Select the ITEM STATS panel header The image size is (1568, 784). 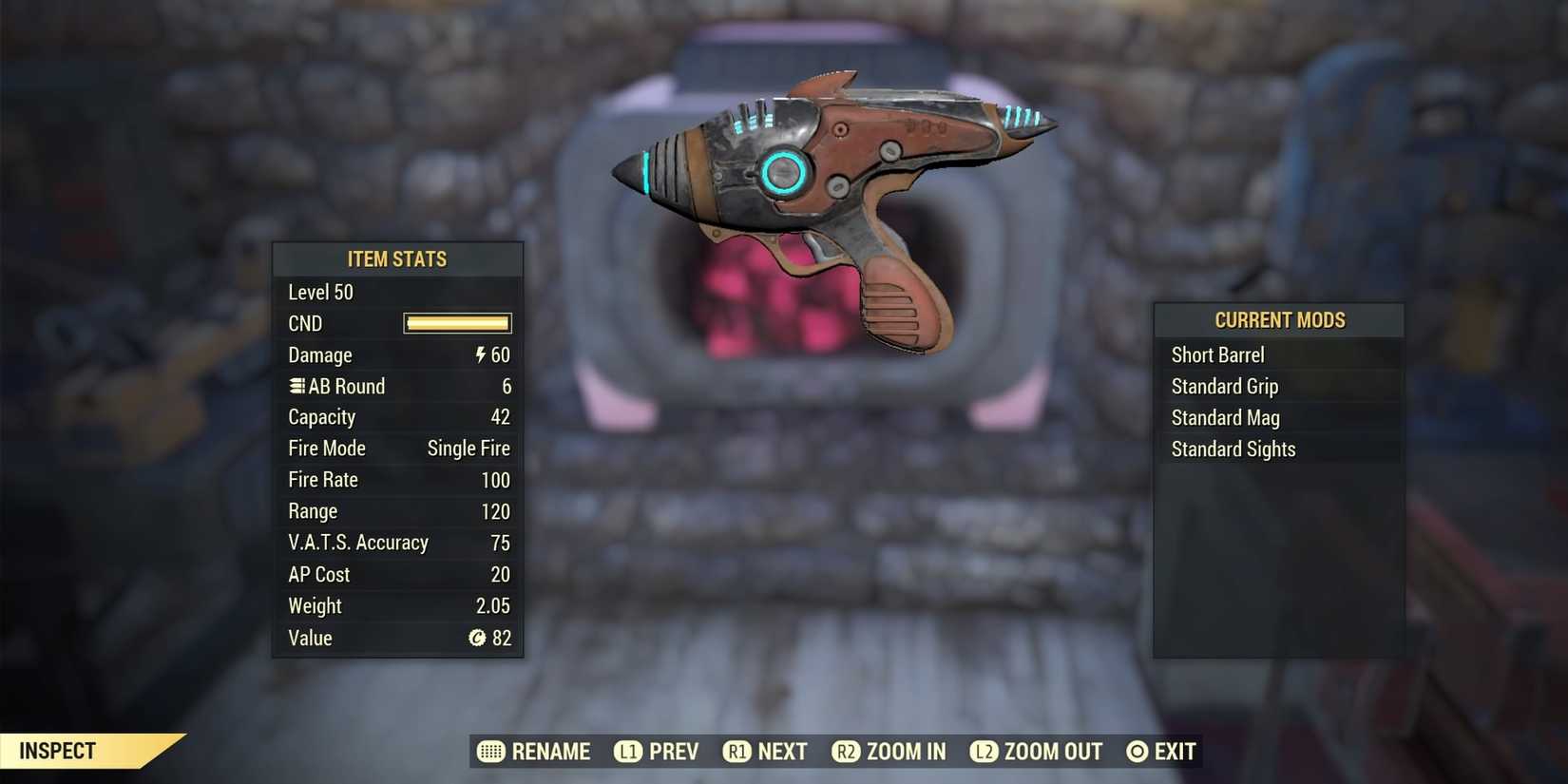coord(397,258)
